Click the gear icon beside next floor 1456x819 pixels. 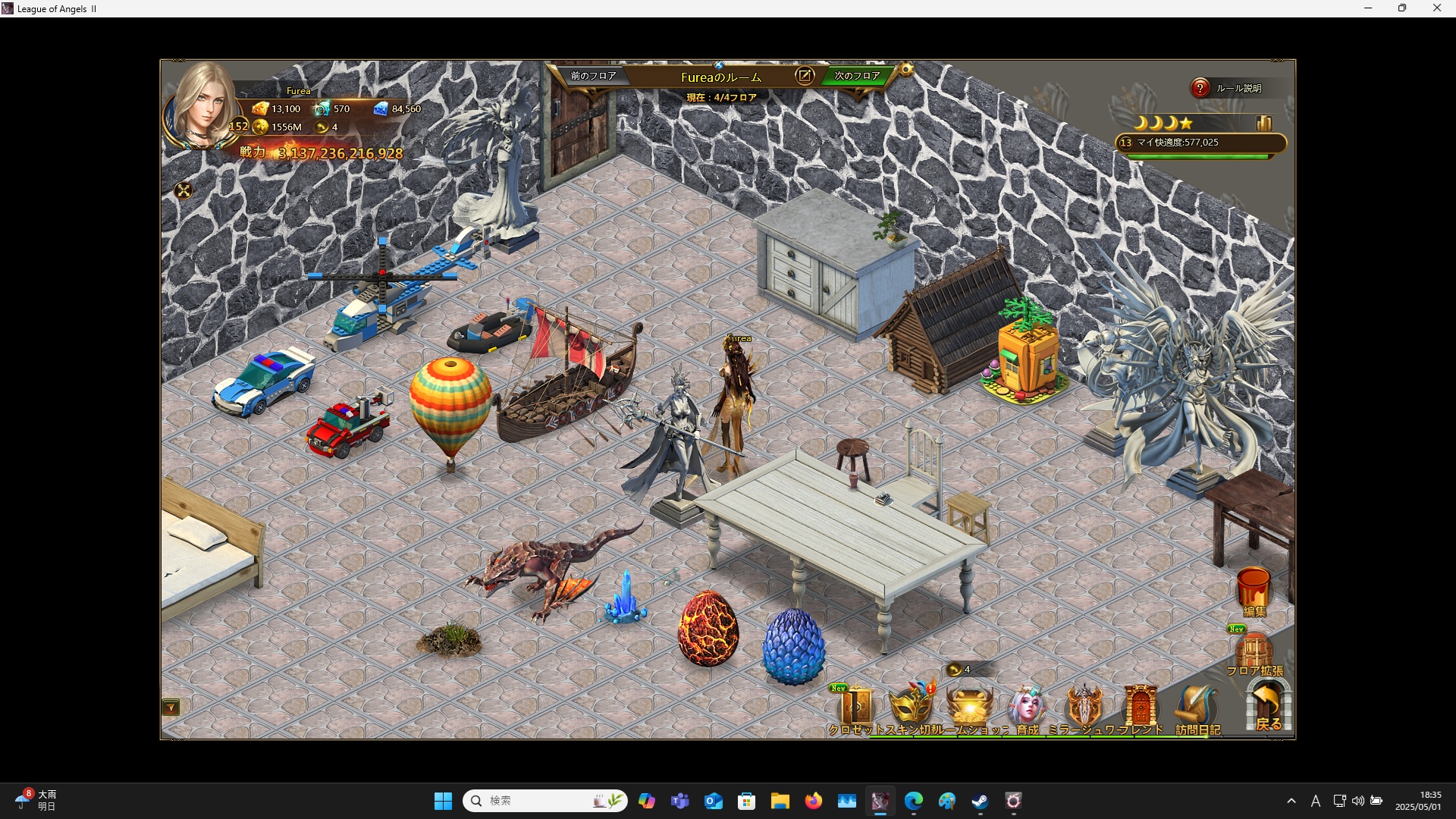(x=906, y=70)
